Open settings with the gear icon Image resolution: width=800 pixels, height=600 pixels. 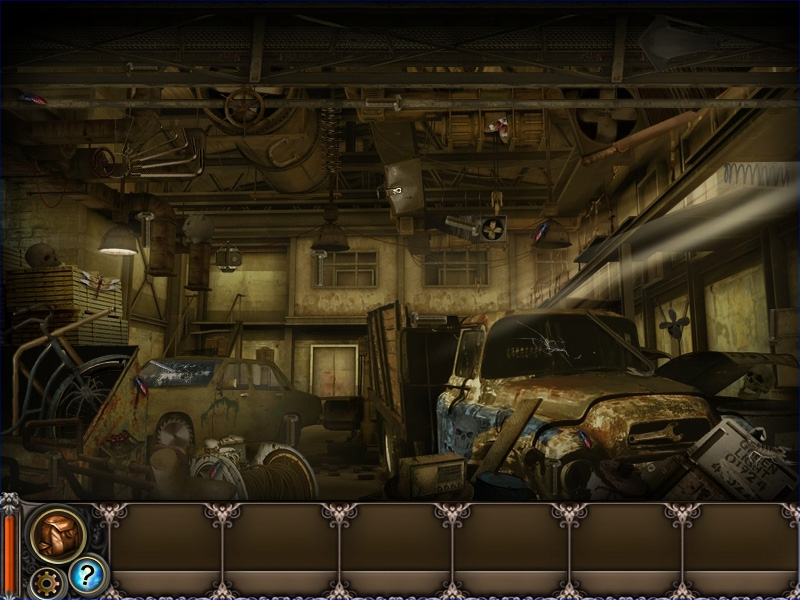[x=44, y=581]
